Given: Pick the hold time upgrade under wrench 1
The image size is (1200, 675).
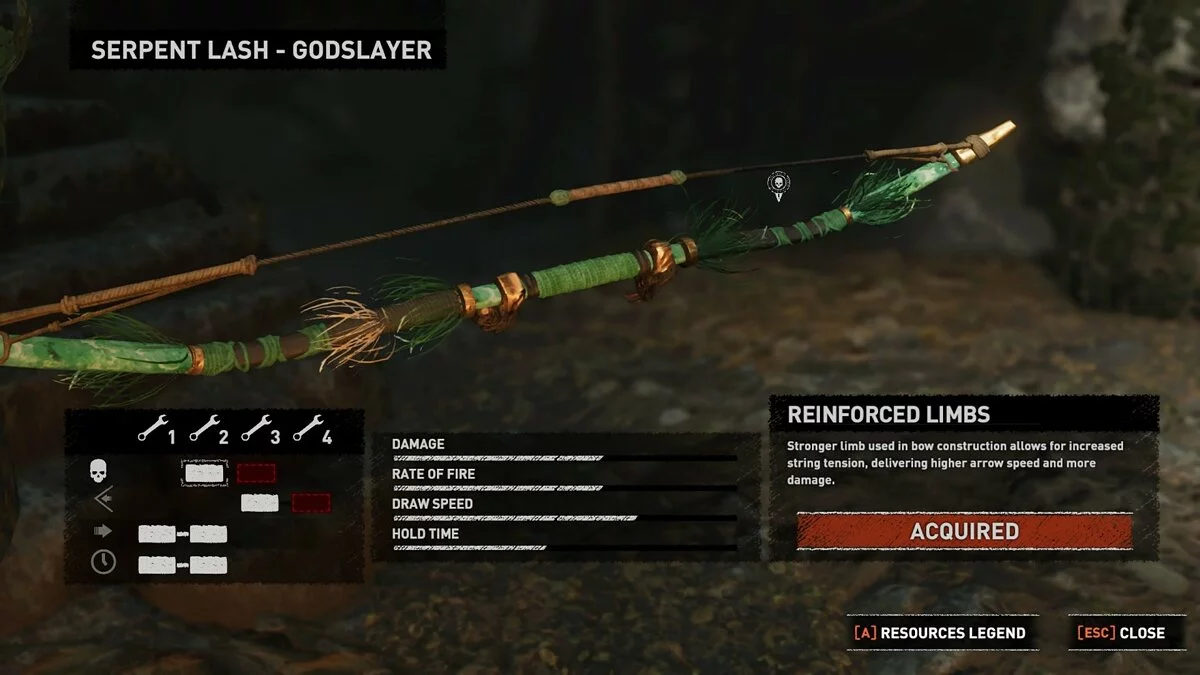Looking at the screenshot, I should [x=157, y=565].
